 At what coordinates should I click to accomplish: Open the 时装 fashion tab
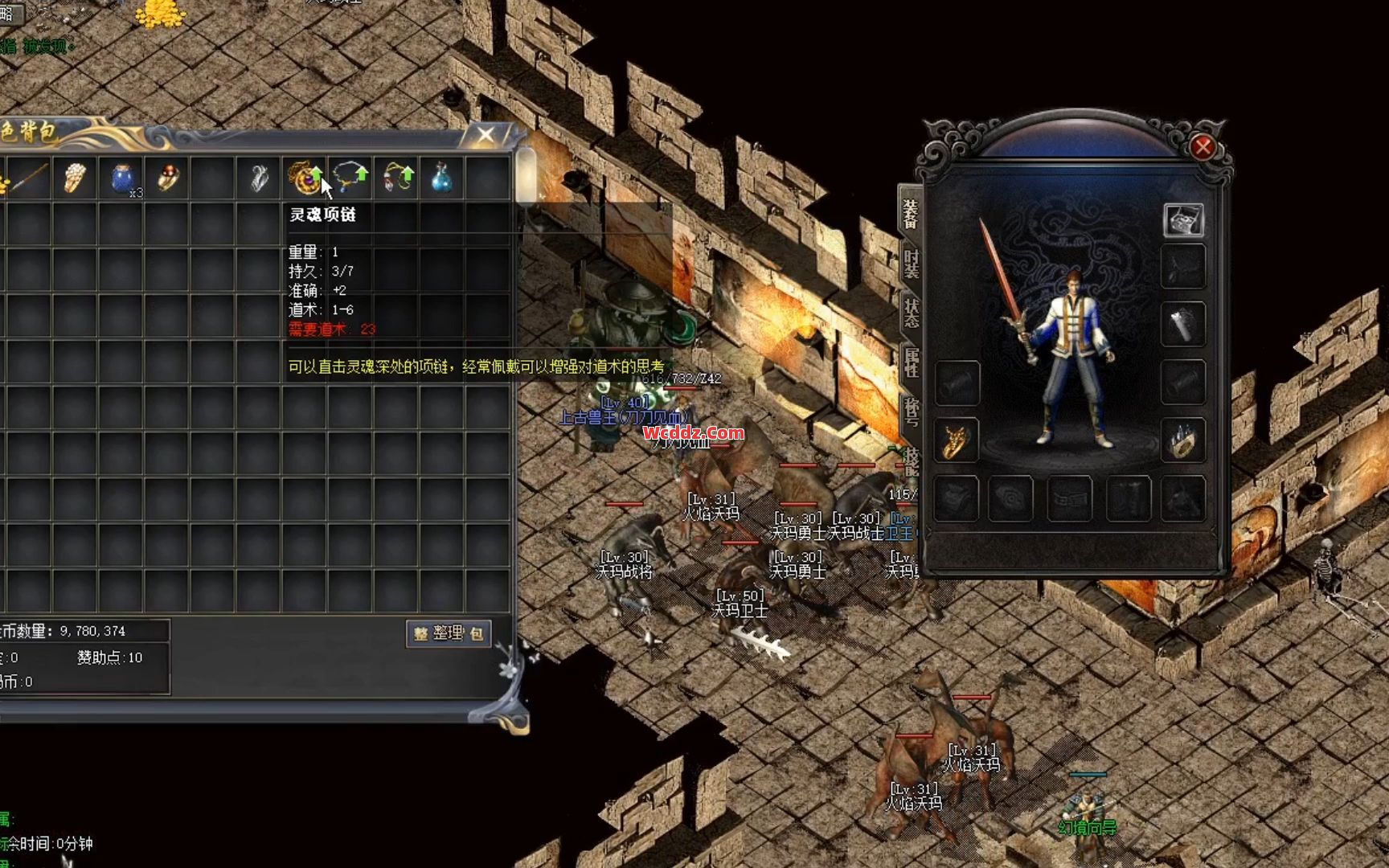tap(911, 264)
